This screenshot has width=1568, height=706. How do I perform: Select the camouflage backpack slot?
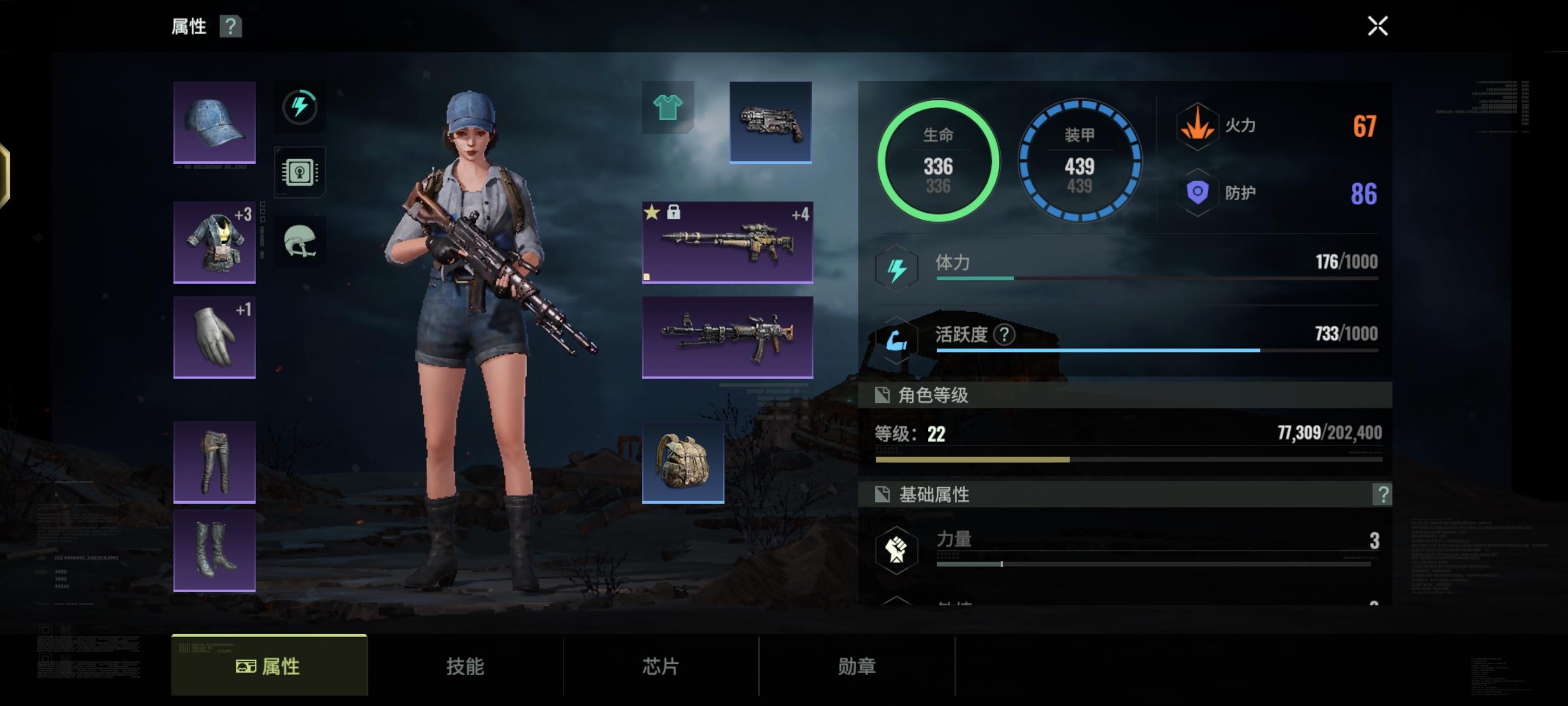pos(683,463)
